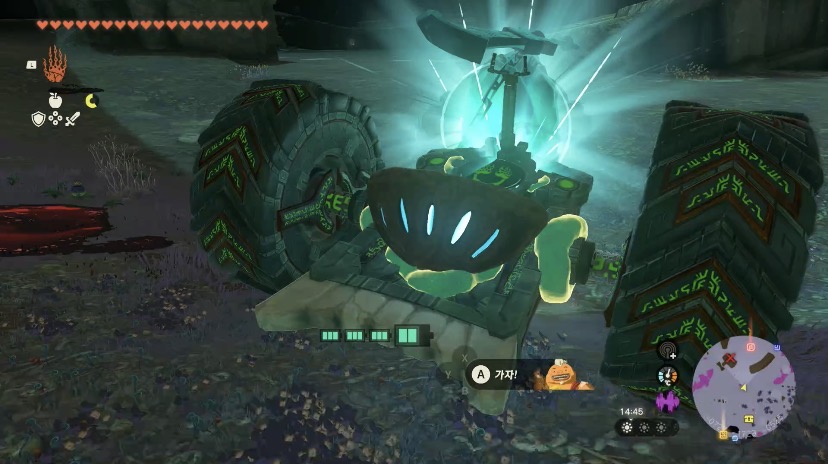
Task: Select the sword weapon quick-select icon
Action: 72,119
